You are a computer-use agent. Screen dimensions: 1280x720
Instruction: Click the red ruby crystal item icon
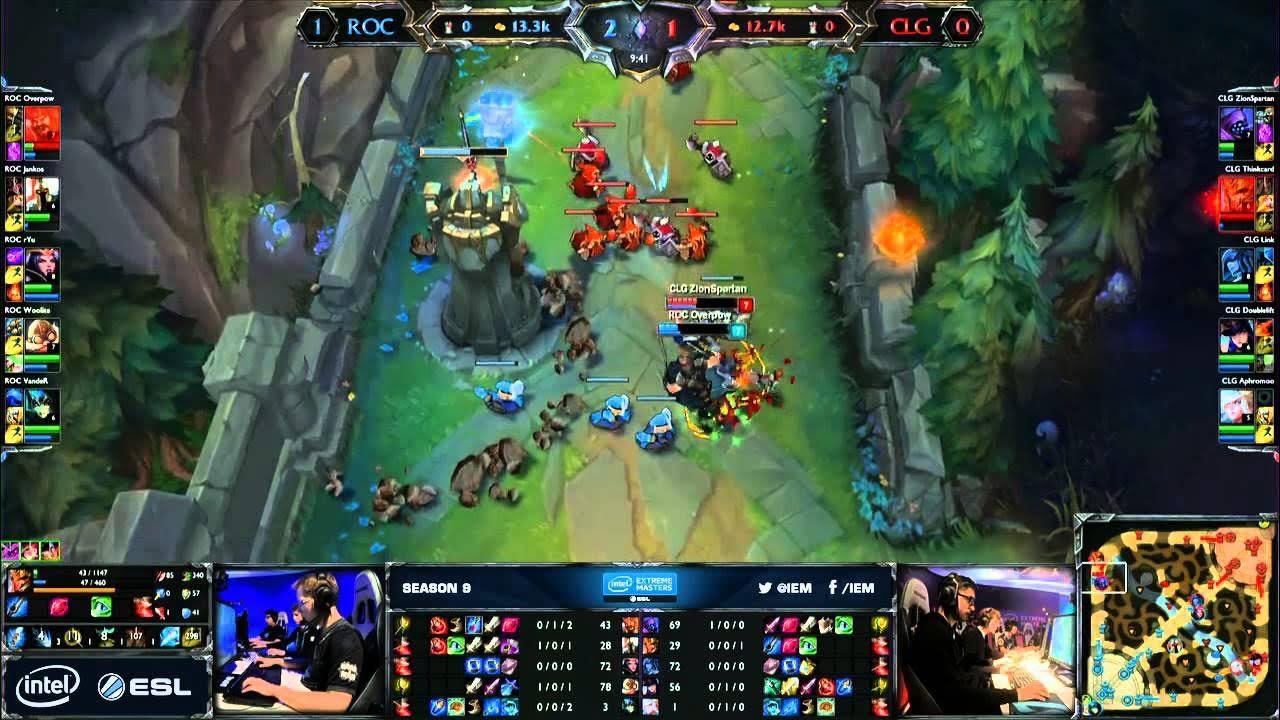pos(59,604)
